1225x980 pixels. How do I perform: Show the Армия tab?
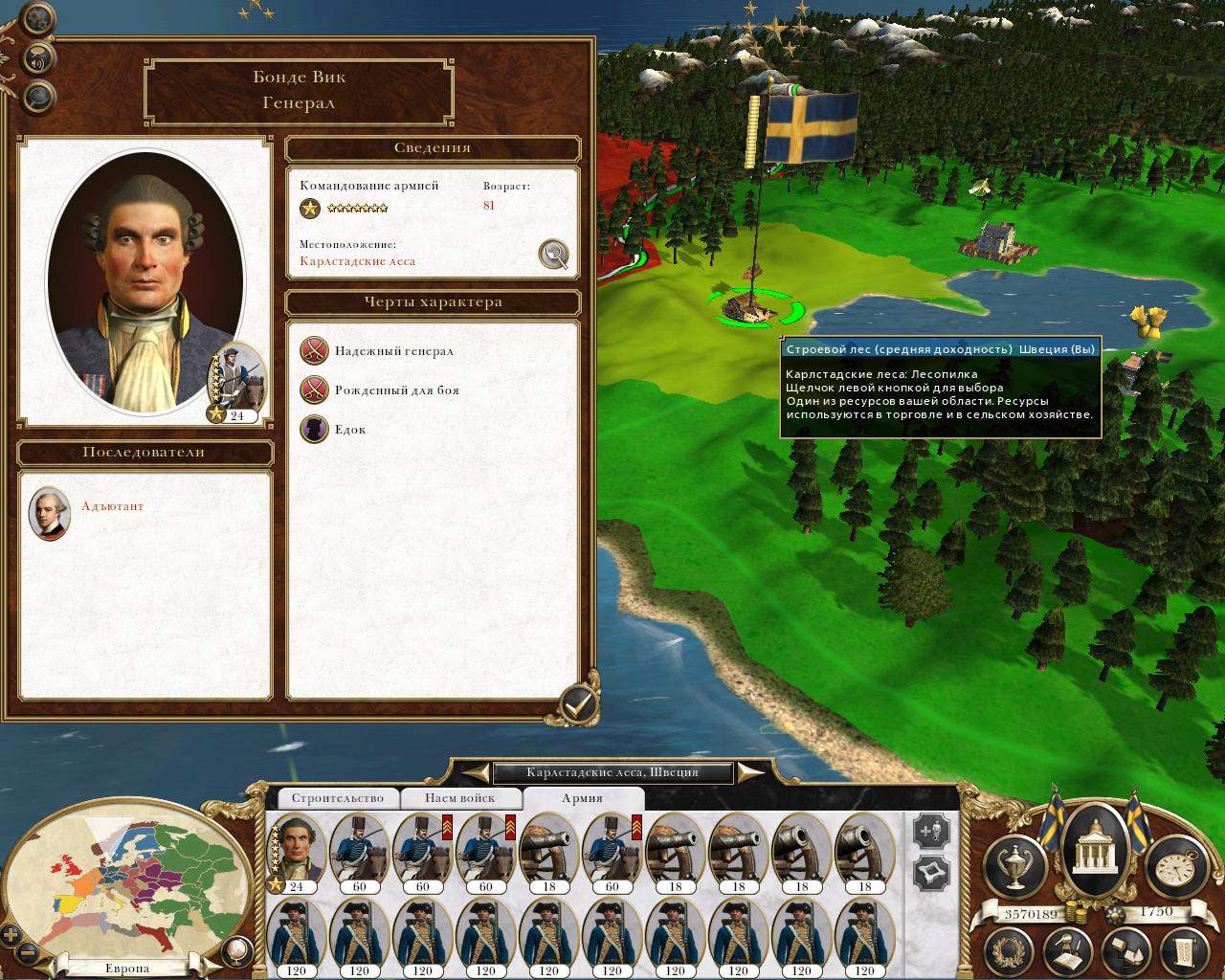coord(582,798)
